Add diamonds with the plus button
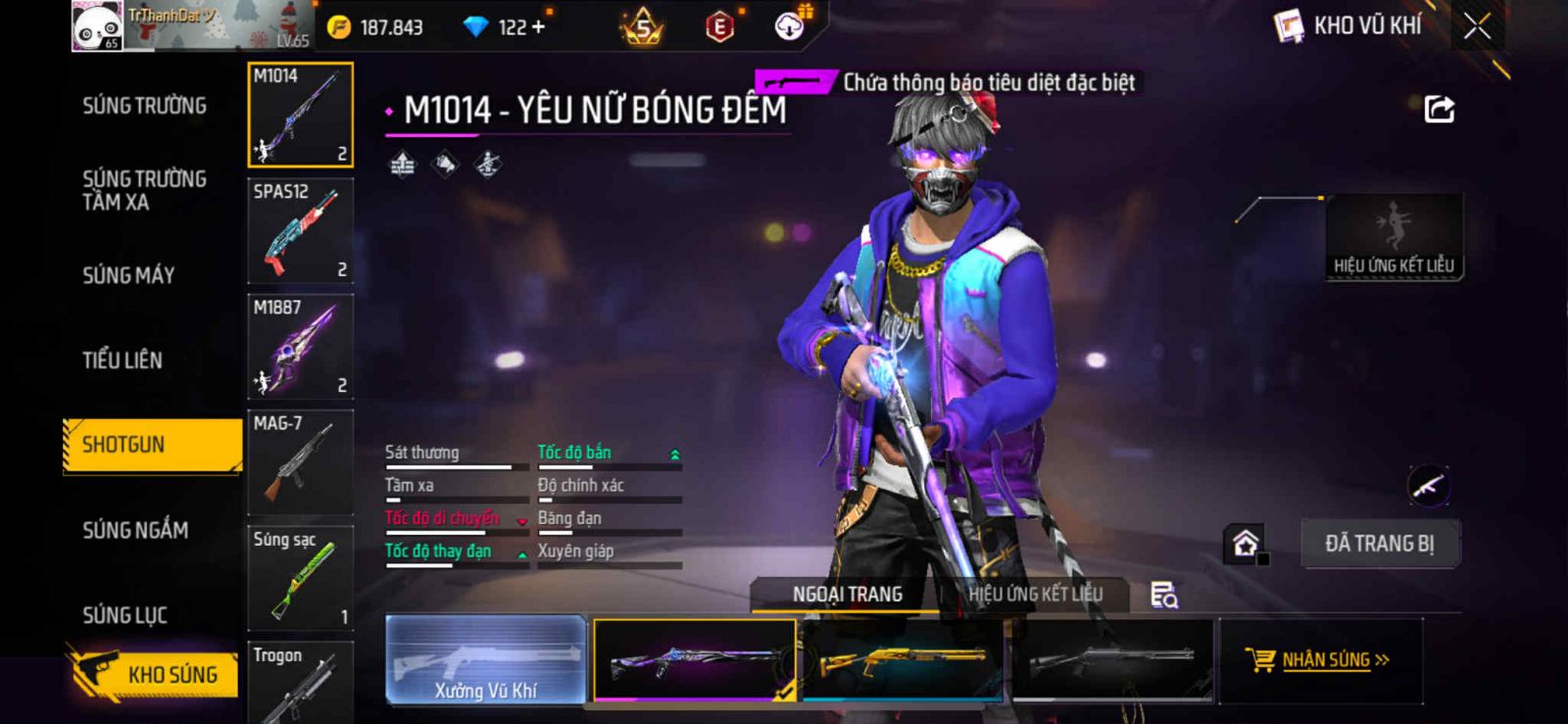The width and height of the screenshot is (1568, 724). pos(536,27)
